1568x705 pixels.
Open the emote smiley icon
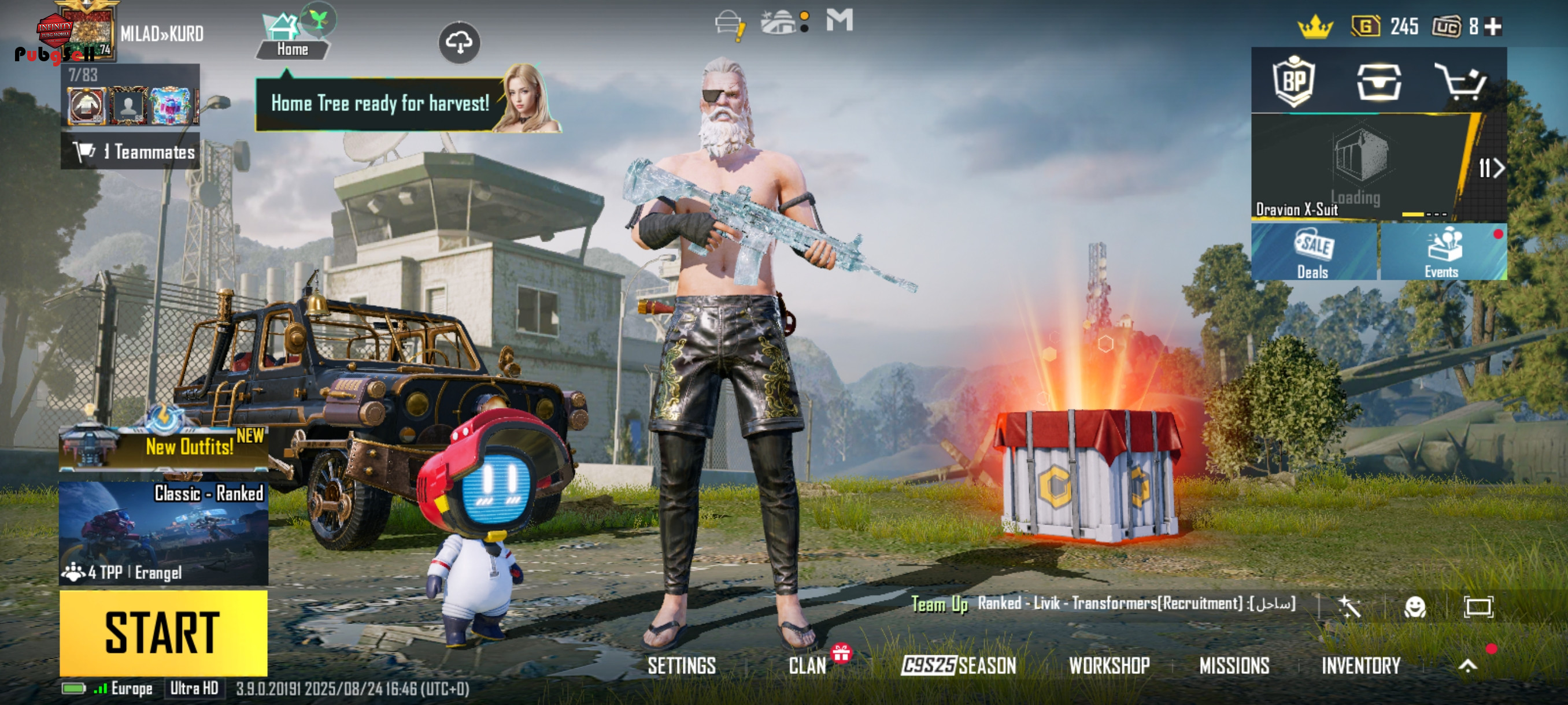1415,606
